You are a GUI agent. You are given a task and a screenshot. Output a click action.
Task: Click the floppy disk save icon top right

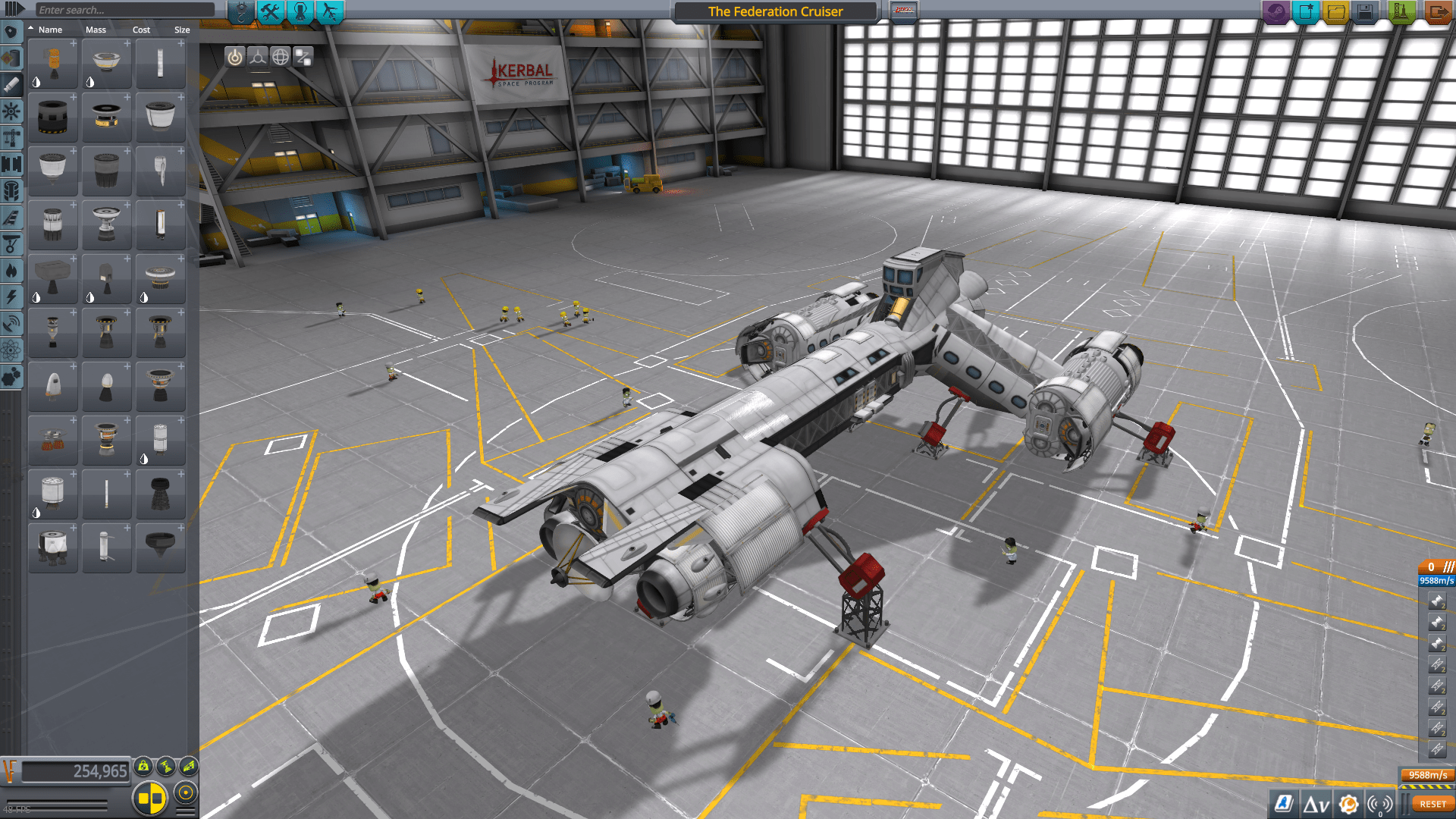1363,11
